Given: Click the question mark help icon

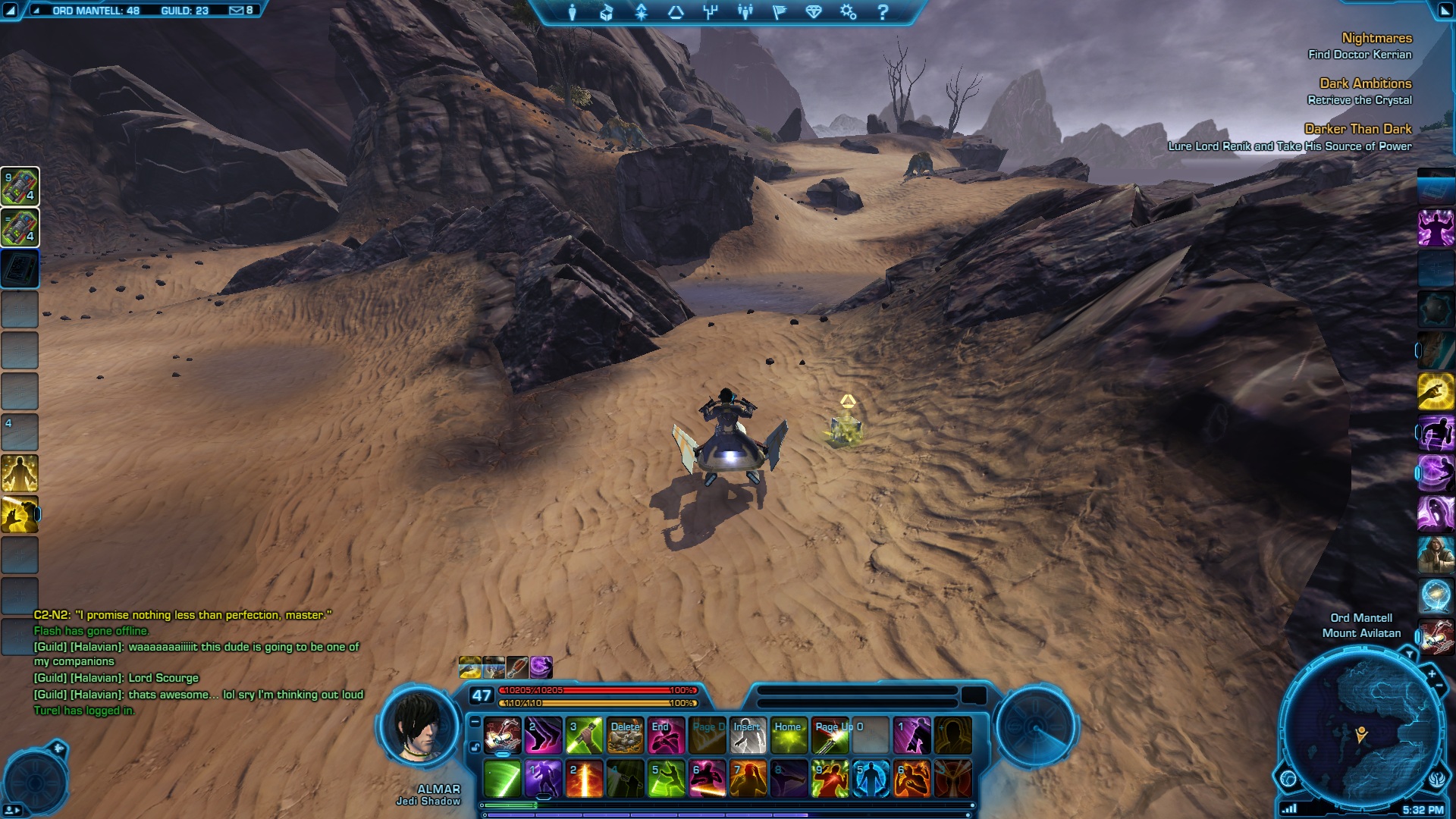Looking at the screenshot, I should 883,12.
